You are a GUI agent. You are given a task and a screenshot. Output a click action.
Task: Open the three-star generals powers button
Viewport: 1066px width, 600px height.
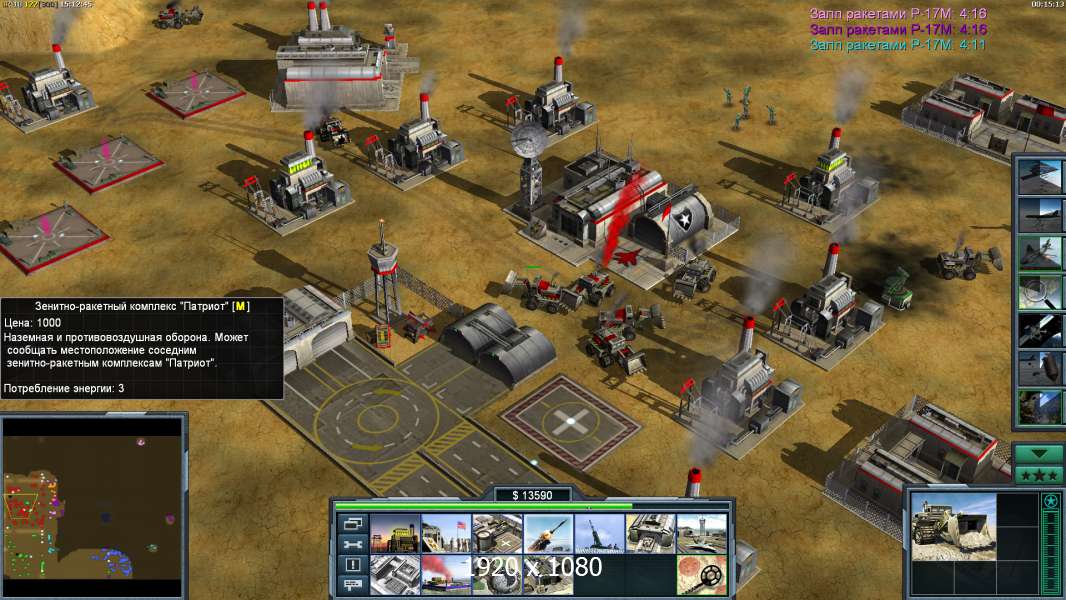tap(1038, 475)
